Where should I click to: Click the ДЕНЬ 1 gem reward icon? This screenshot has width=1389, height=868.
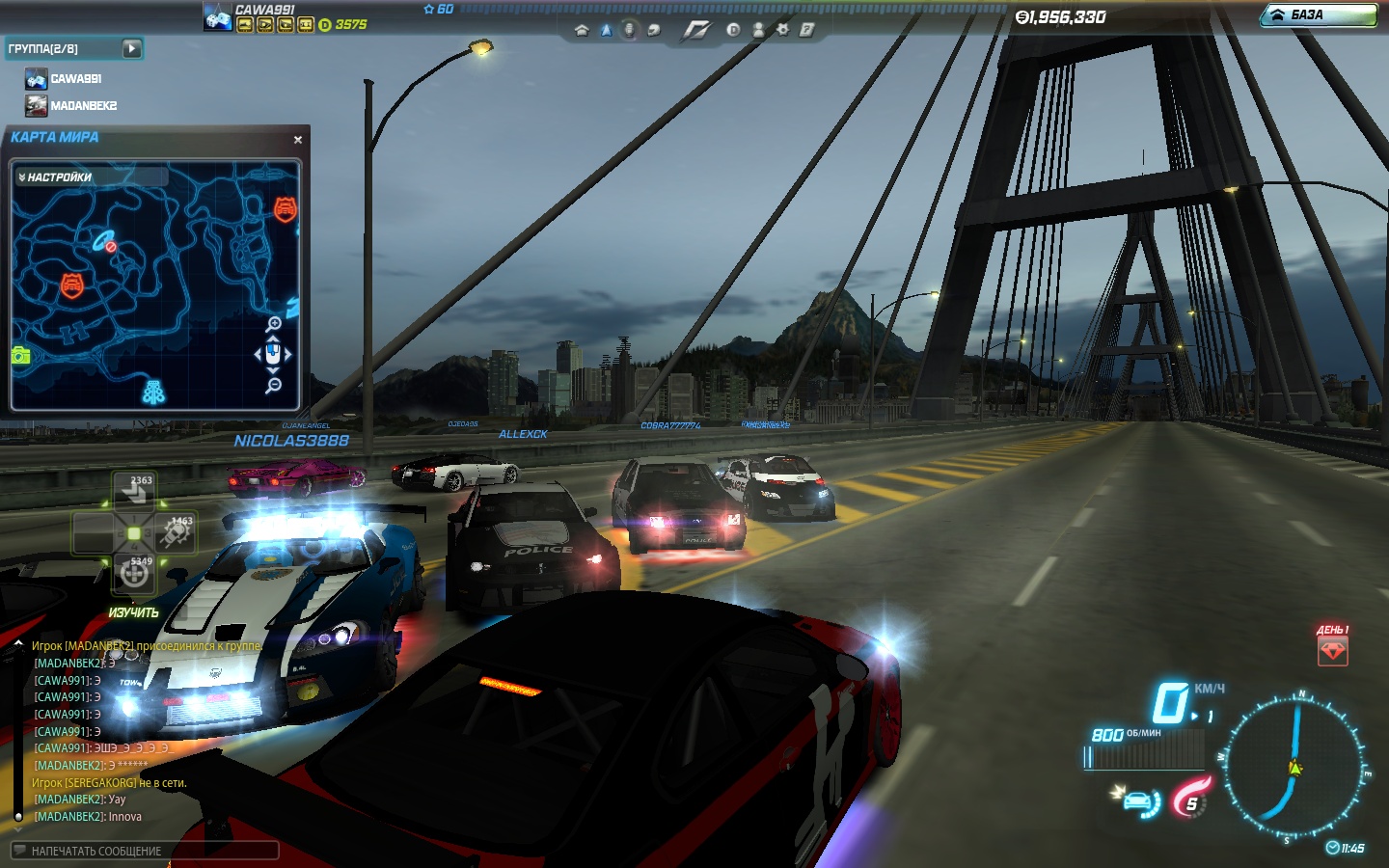(x=1332, y=651)
